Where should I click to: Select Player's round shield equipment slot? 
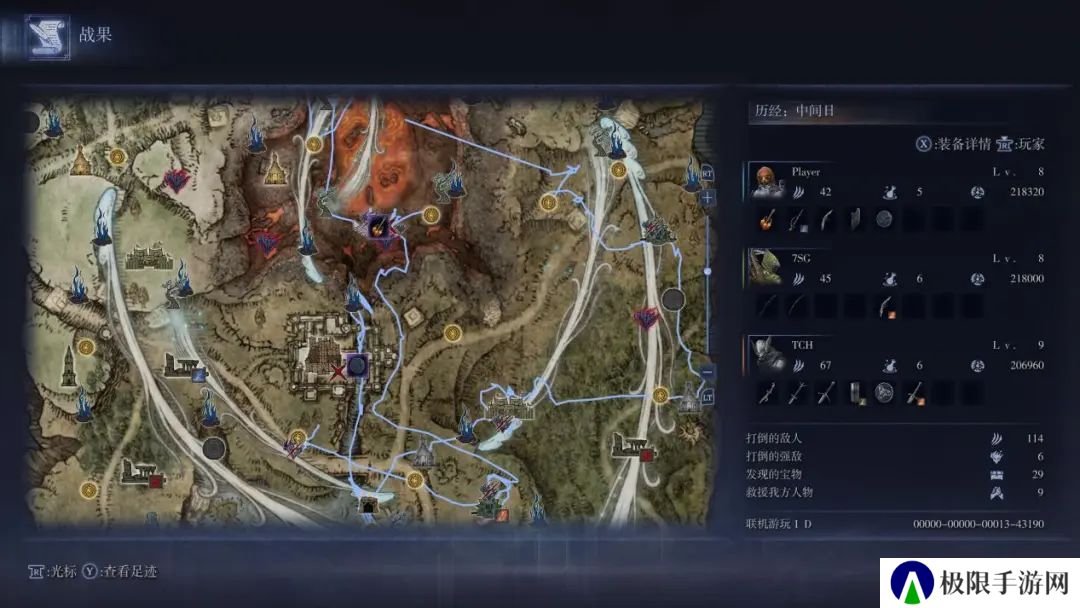click(x=884, y=220)
